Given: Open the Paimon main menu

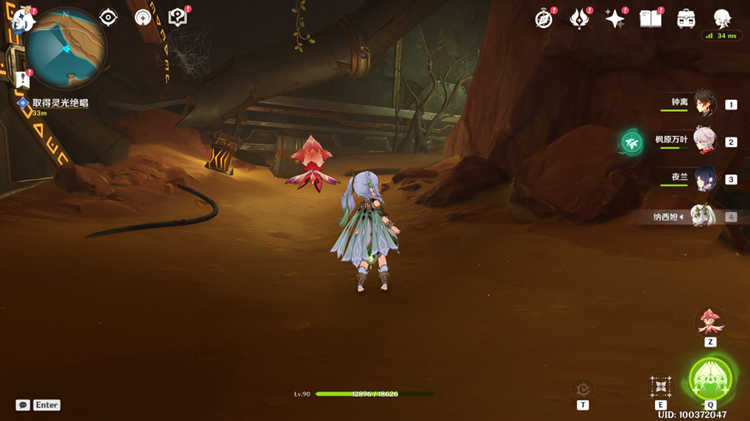Looking at the screenshot, I should (22, 18).
